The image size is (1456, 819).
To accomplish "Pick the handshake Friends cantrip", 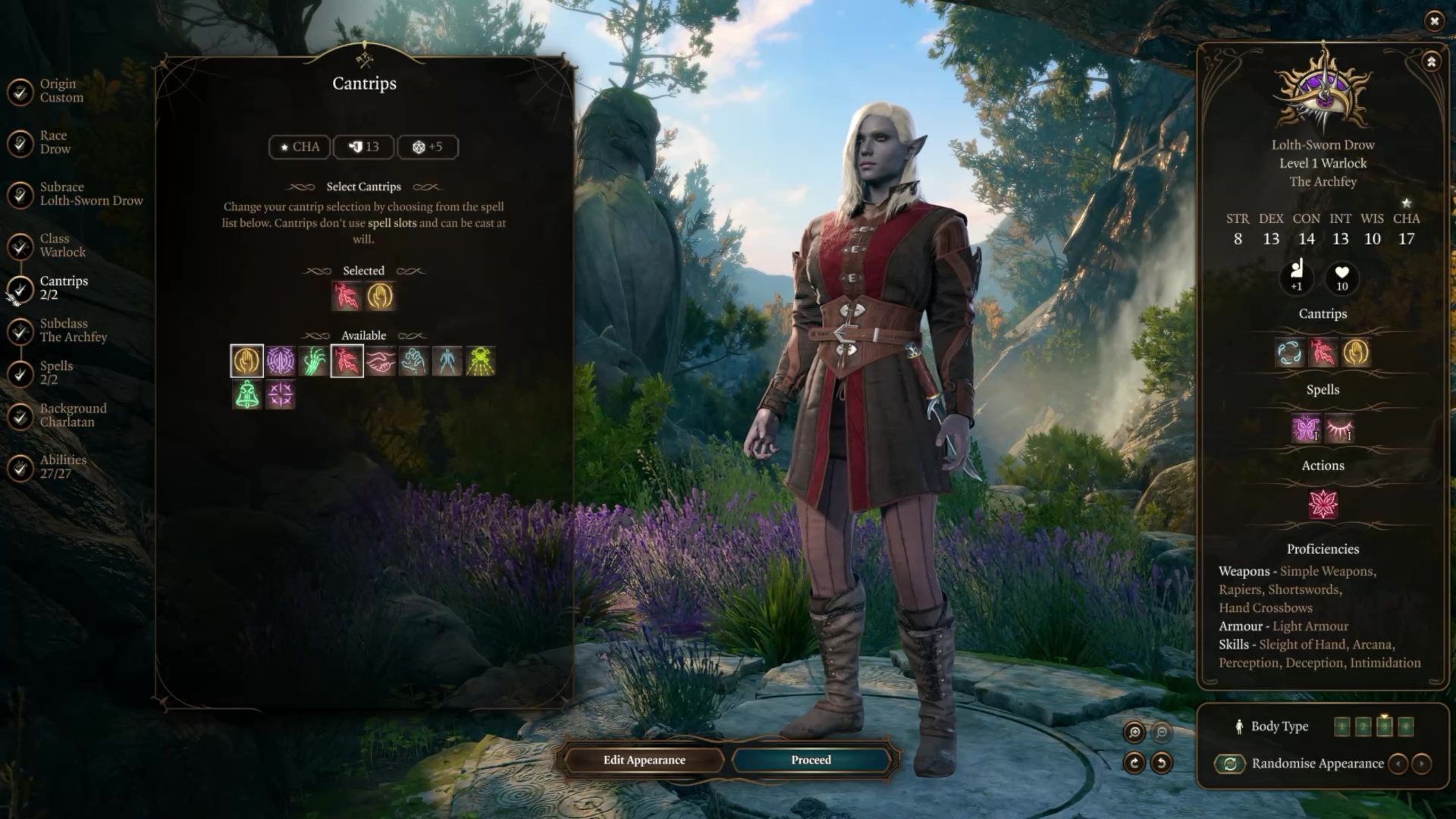I will click(x=380, y=362).
